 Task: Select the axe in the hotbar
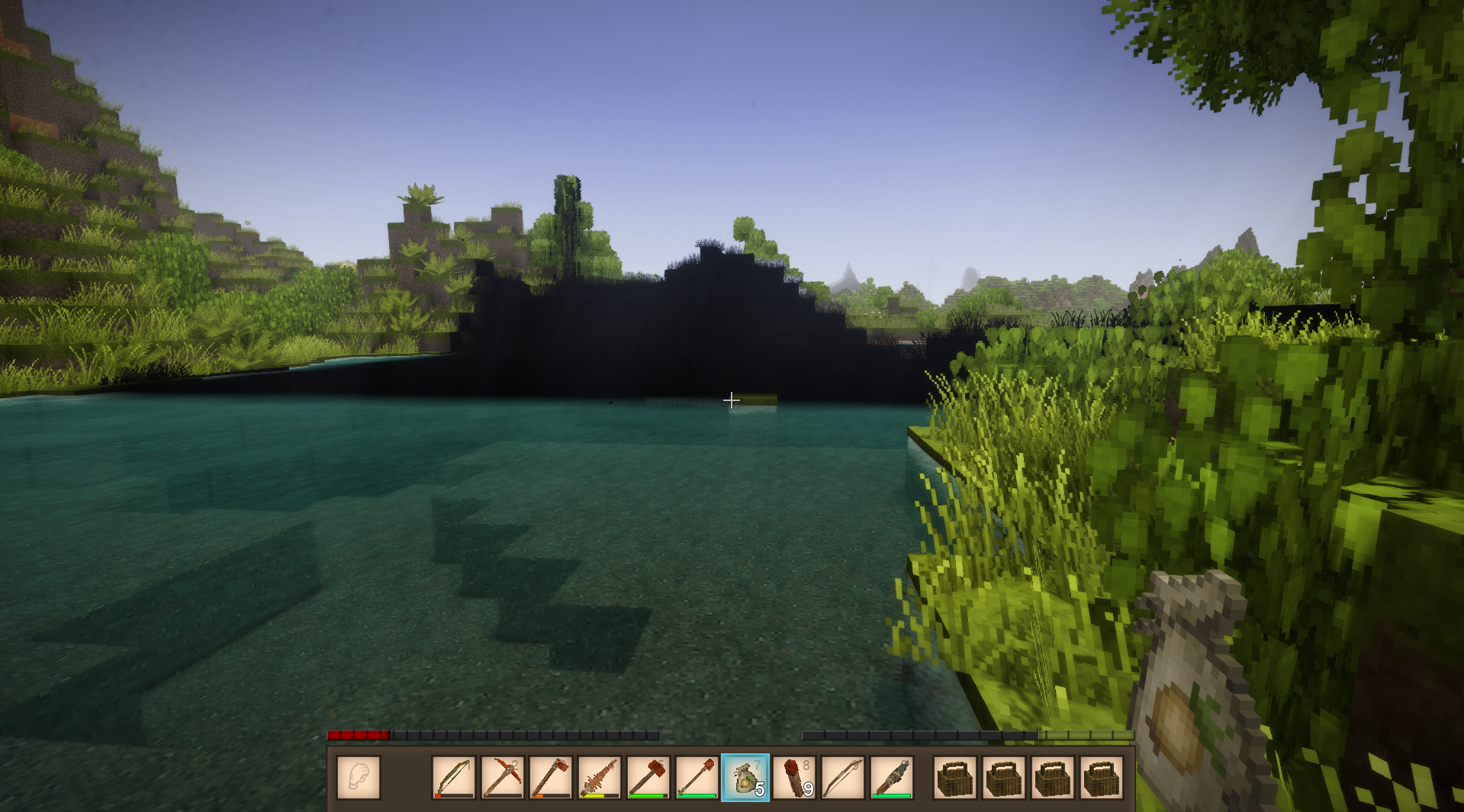[551, 778]
